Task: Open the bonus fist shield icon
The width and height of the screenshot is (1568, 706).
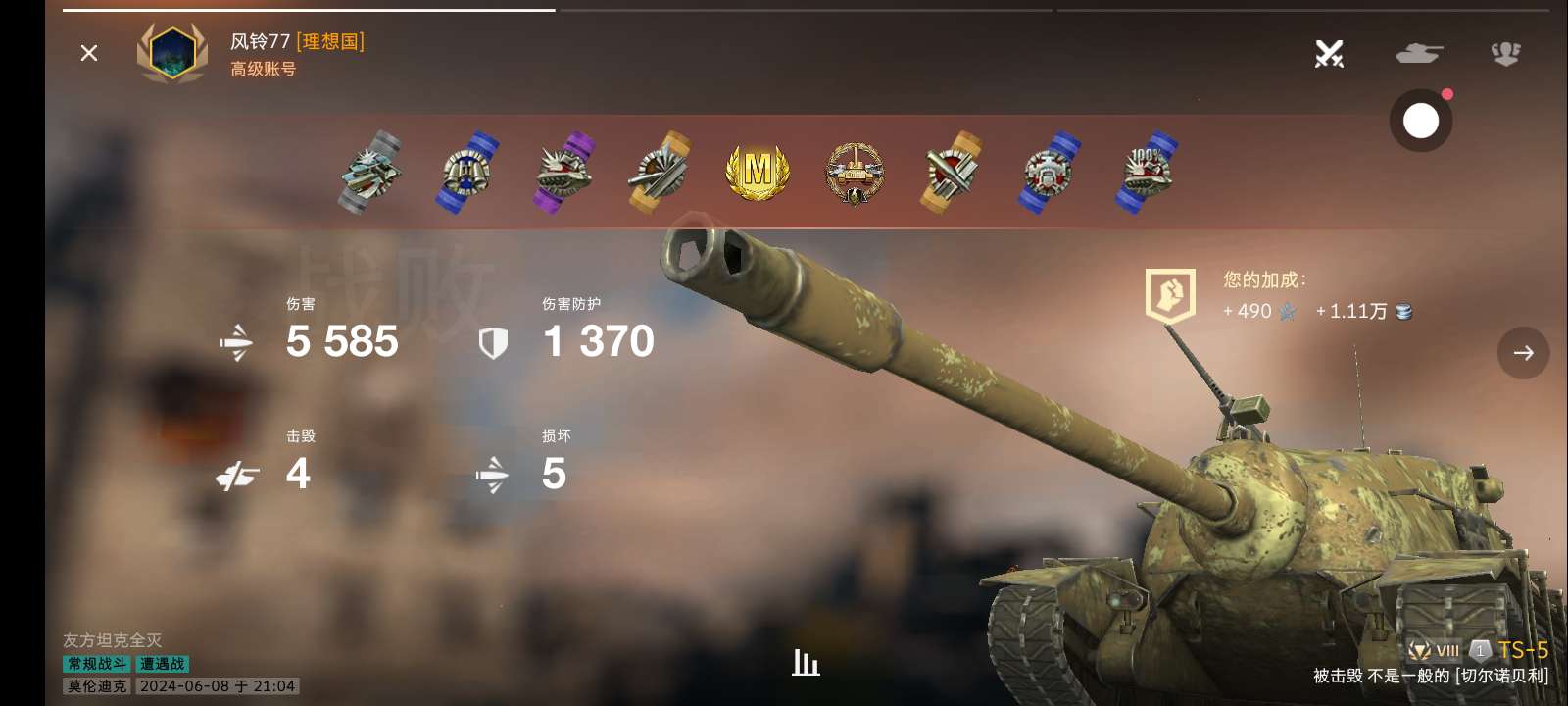Action: coord(1170,295)
